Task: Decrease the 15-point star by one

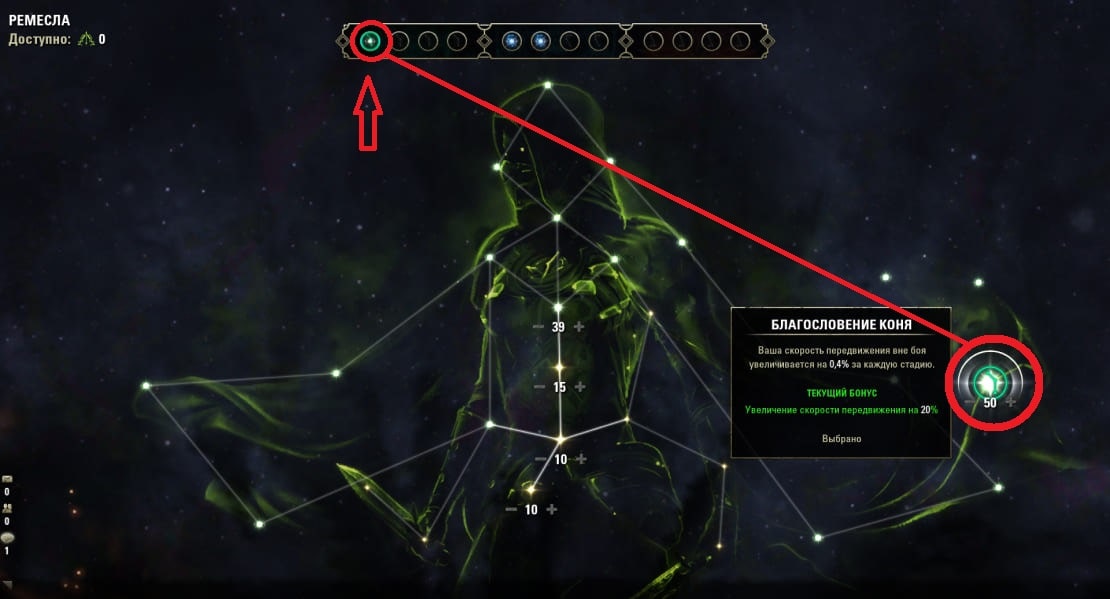Action: click(x=539, y=387)
